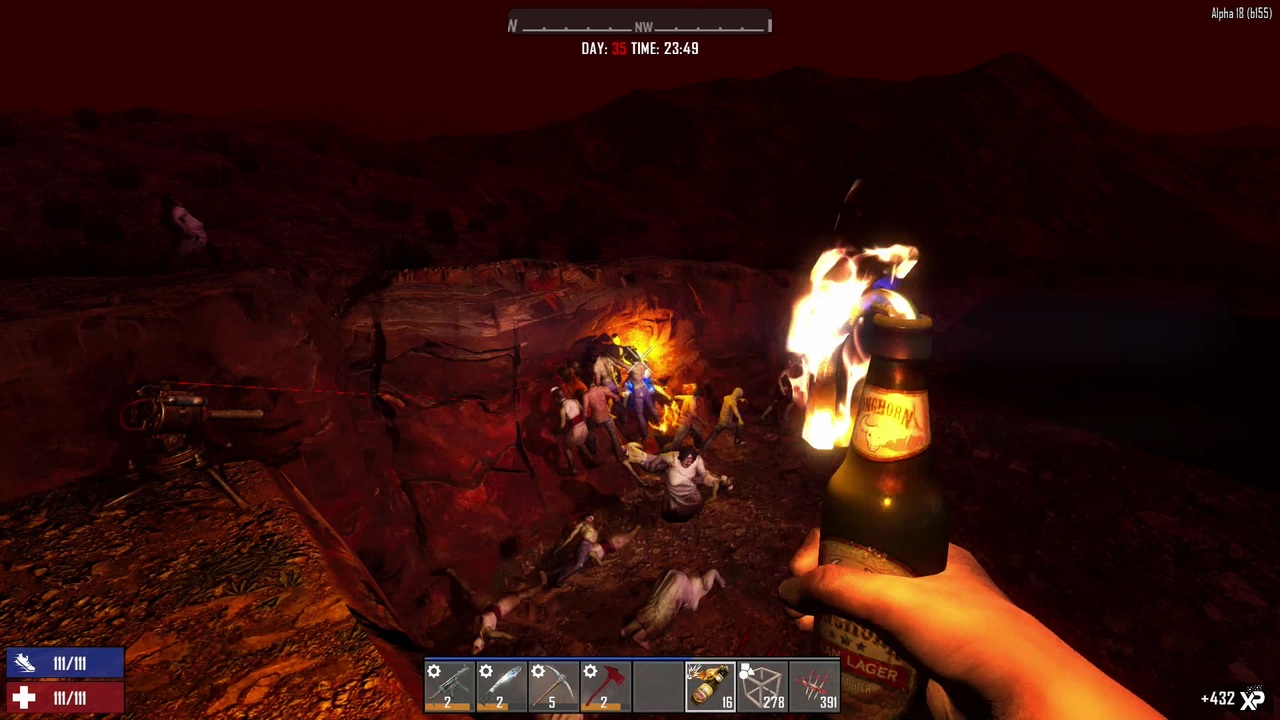1280x720 pixels.
Task: Select the wood spikes slot
Action: (814, 687)
